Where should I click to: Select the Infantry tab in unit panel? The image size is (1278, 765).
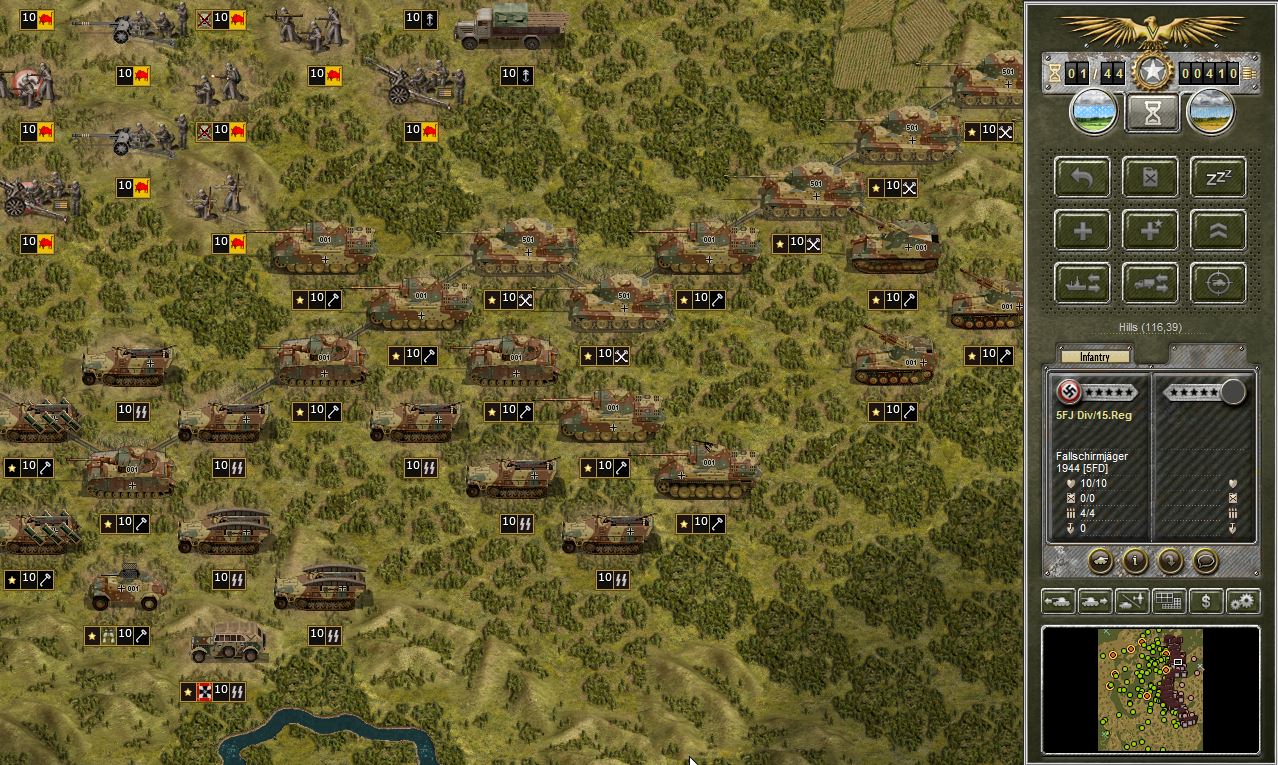[1095, 357]
